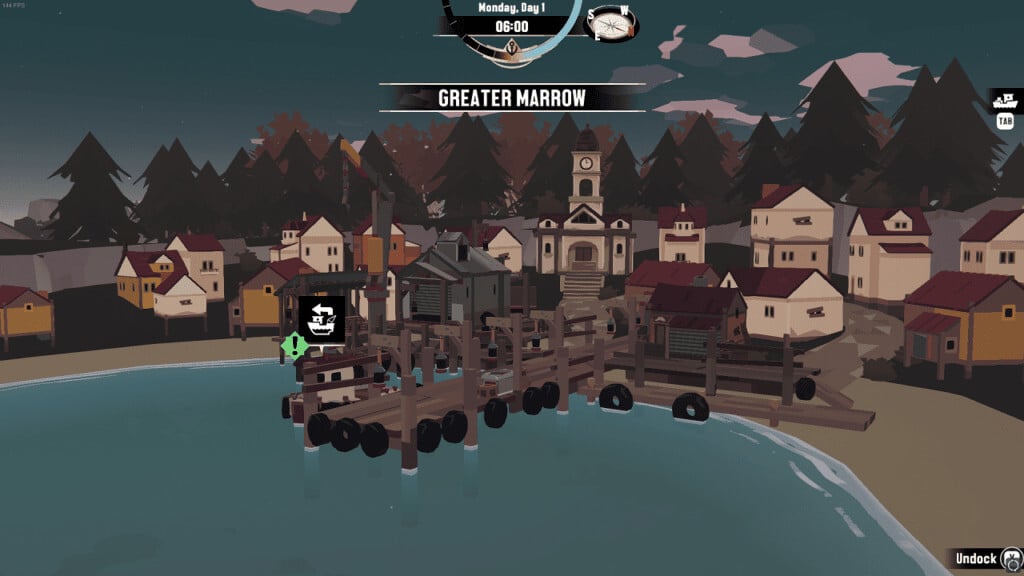Undock from Greater Marrow
Image resolution: width=1024 pixels, height=576 pixels.
point(987,558)
